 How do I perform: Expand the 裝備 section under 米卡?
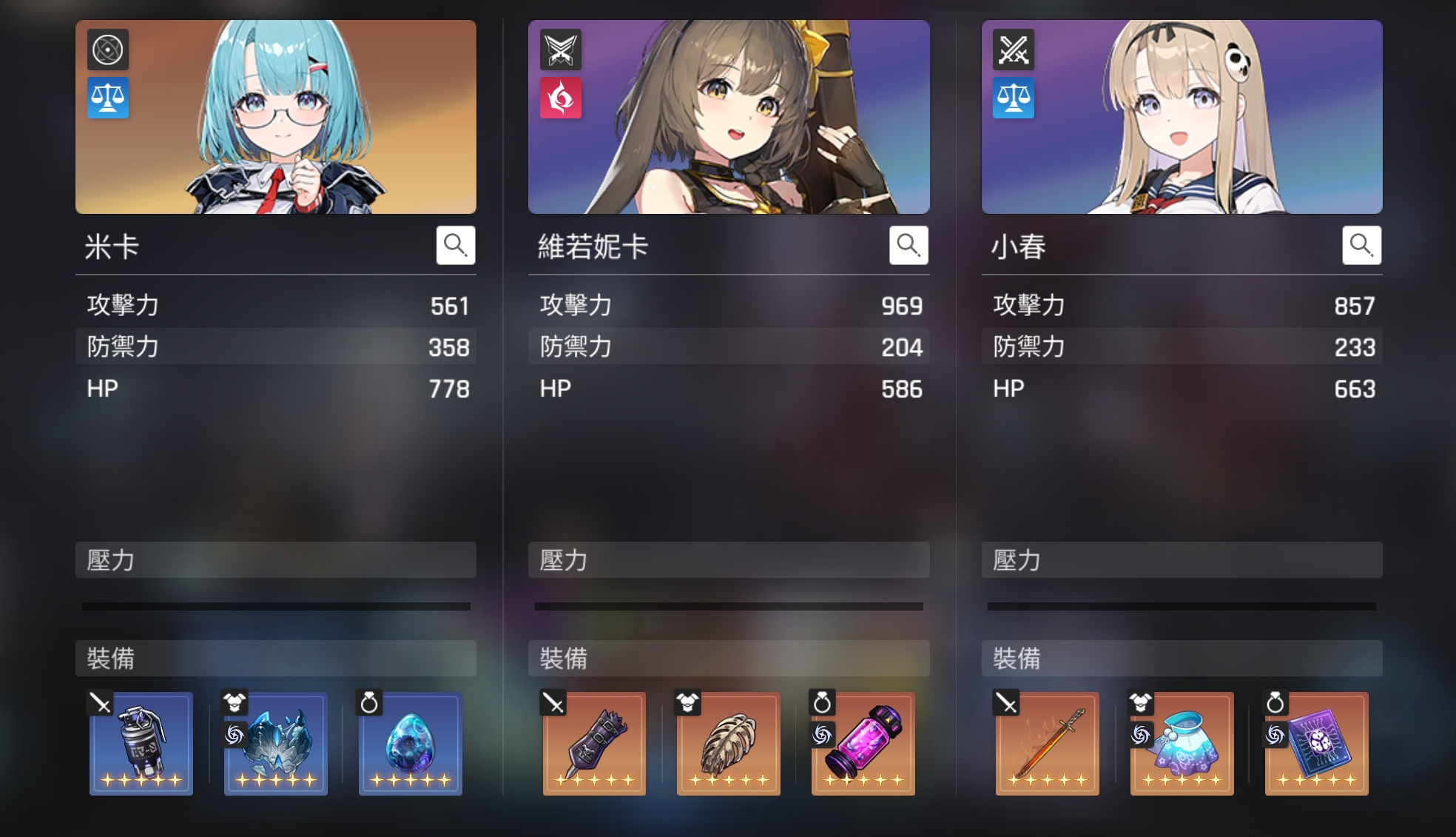pyautogui.click(x=275, y=657)
